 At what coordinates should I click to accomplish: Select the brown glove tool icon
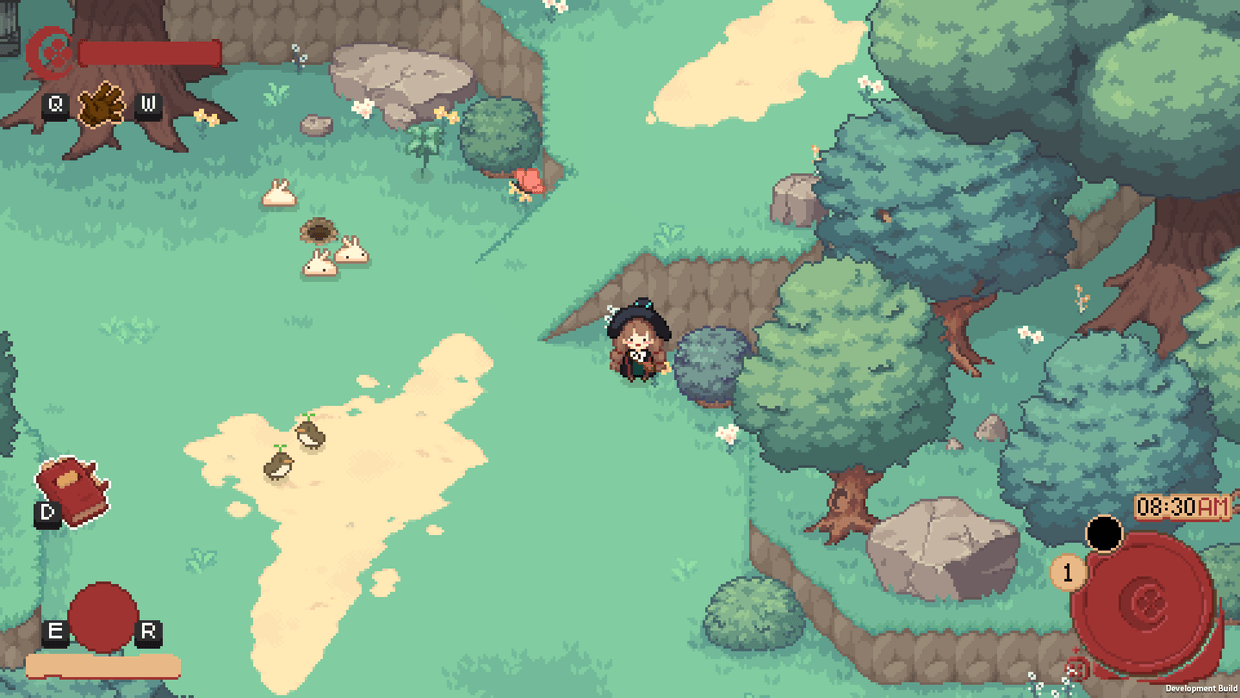coord(102,104)
